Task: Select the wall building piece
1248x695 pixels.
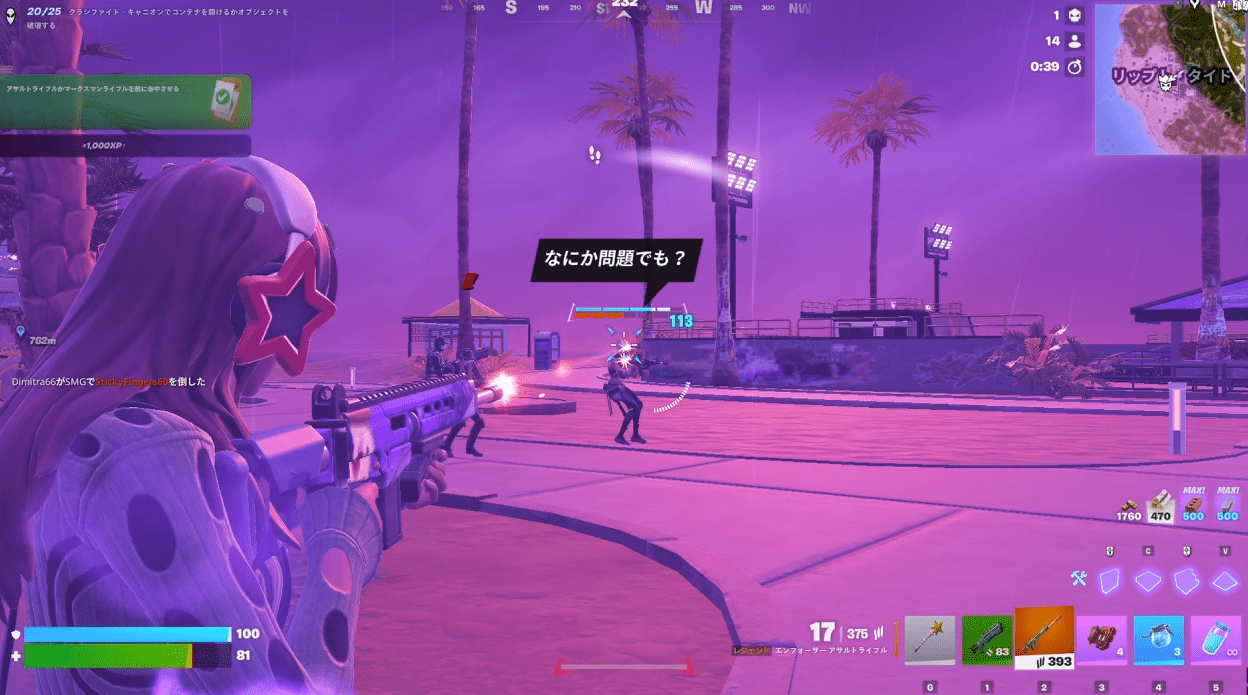Action: (1109, 581)
